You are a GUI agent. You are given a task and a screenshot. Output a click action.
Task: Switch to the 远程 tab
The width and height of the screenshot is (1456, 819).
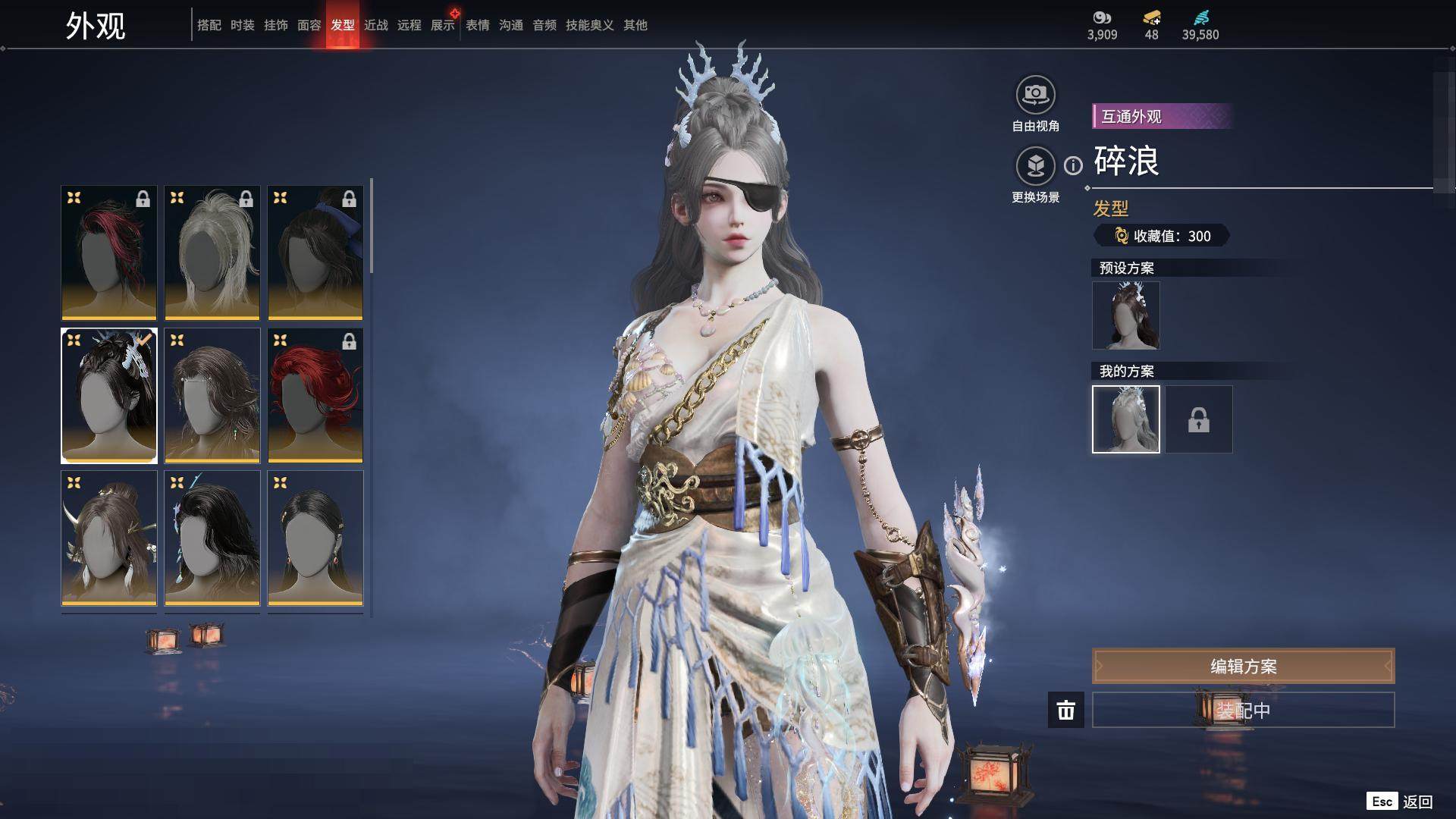pos(409,25)
